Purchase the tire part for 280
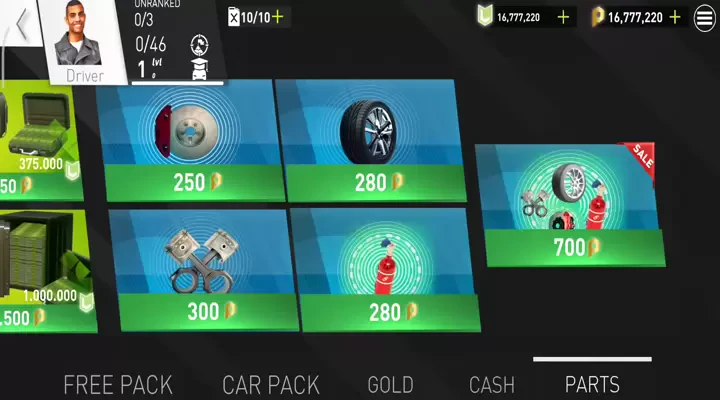This screenshot has width=720, height=400. click(368, 140)
